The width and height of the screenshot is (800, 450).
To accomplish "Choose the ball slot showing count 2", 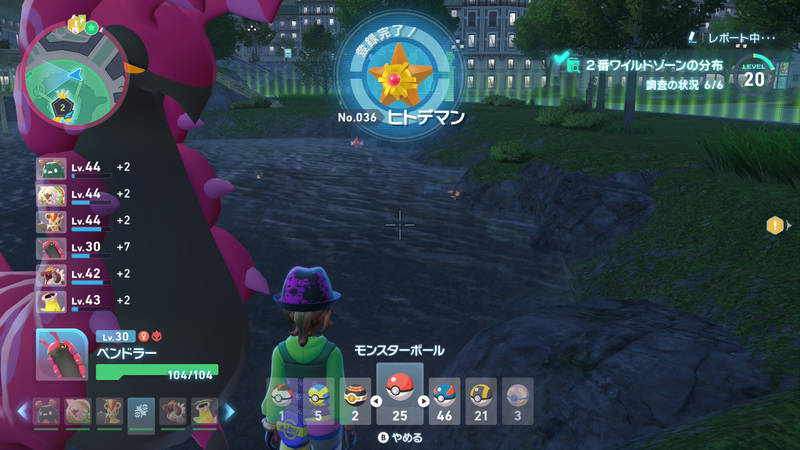I will click(x=355, y=400).
